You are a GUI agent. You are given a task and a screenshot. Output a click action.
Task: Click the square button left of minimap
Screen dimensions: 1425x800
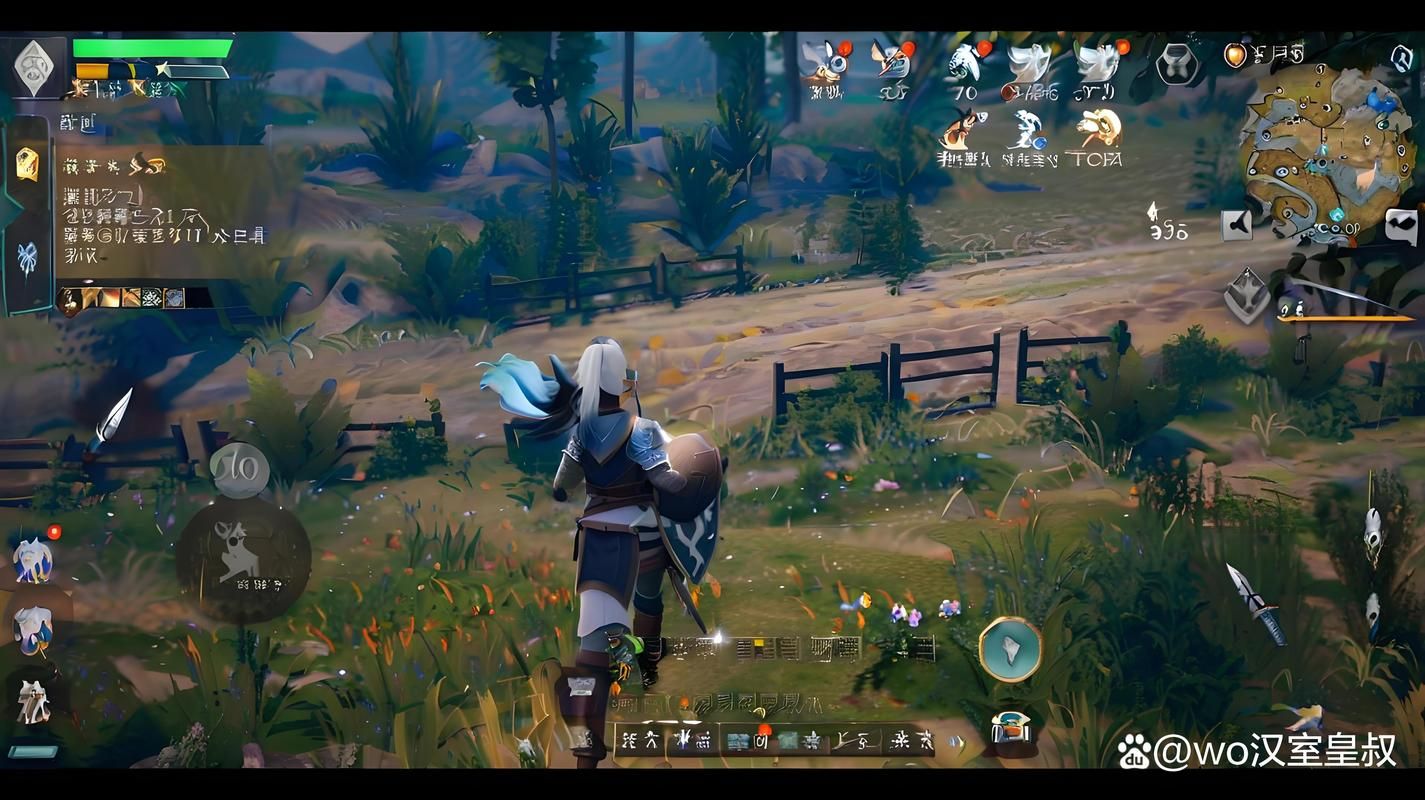pos(1238,225)
